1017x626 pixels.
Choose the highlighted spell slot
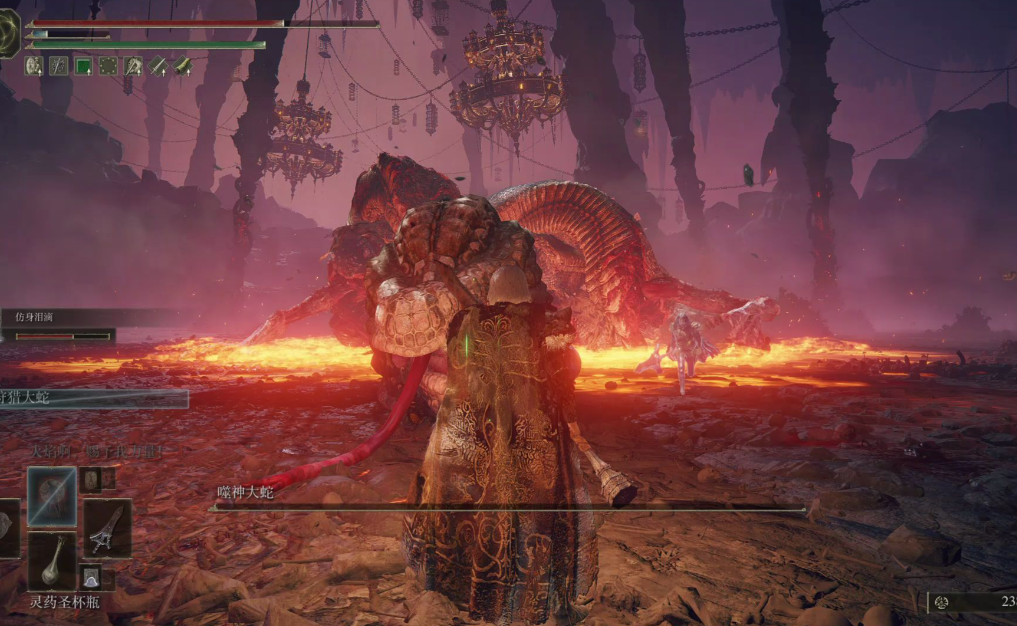pos(51,495)
